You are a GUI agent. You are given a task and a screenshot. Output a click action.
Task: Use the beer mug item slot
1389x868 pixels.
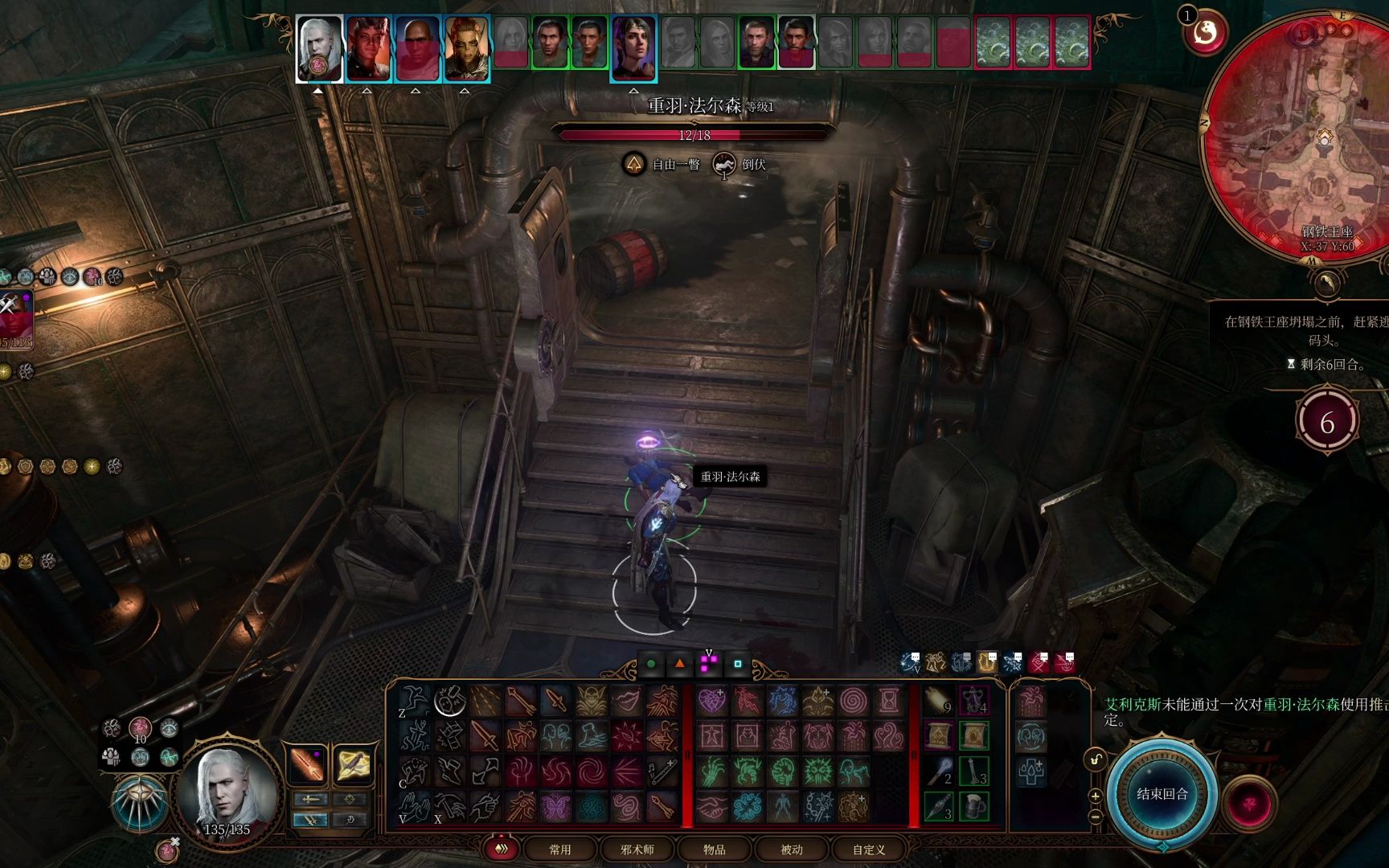coord(973,806)
